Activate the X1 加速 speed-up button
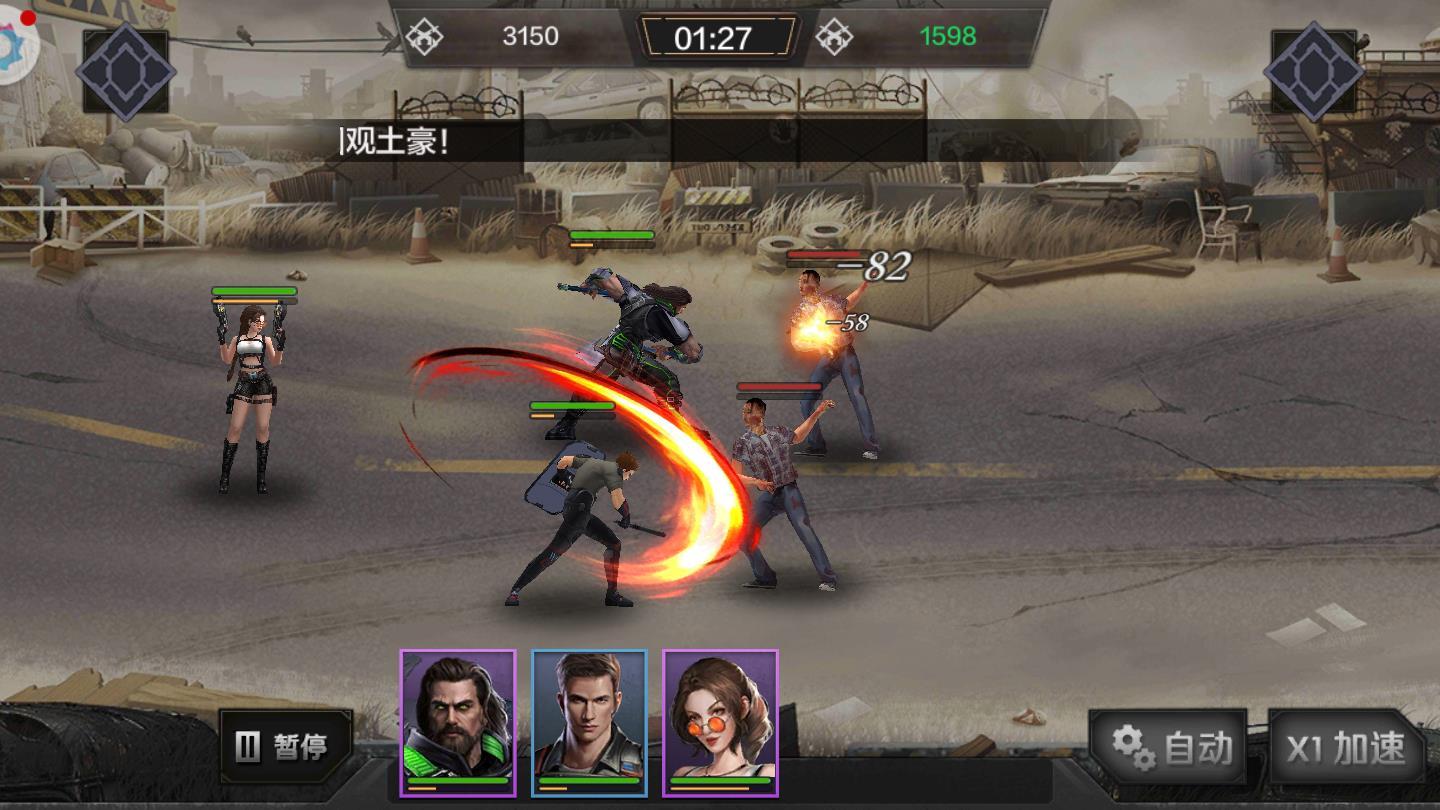This screenshot has width=1440, height=810. point(1345,748)
